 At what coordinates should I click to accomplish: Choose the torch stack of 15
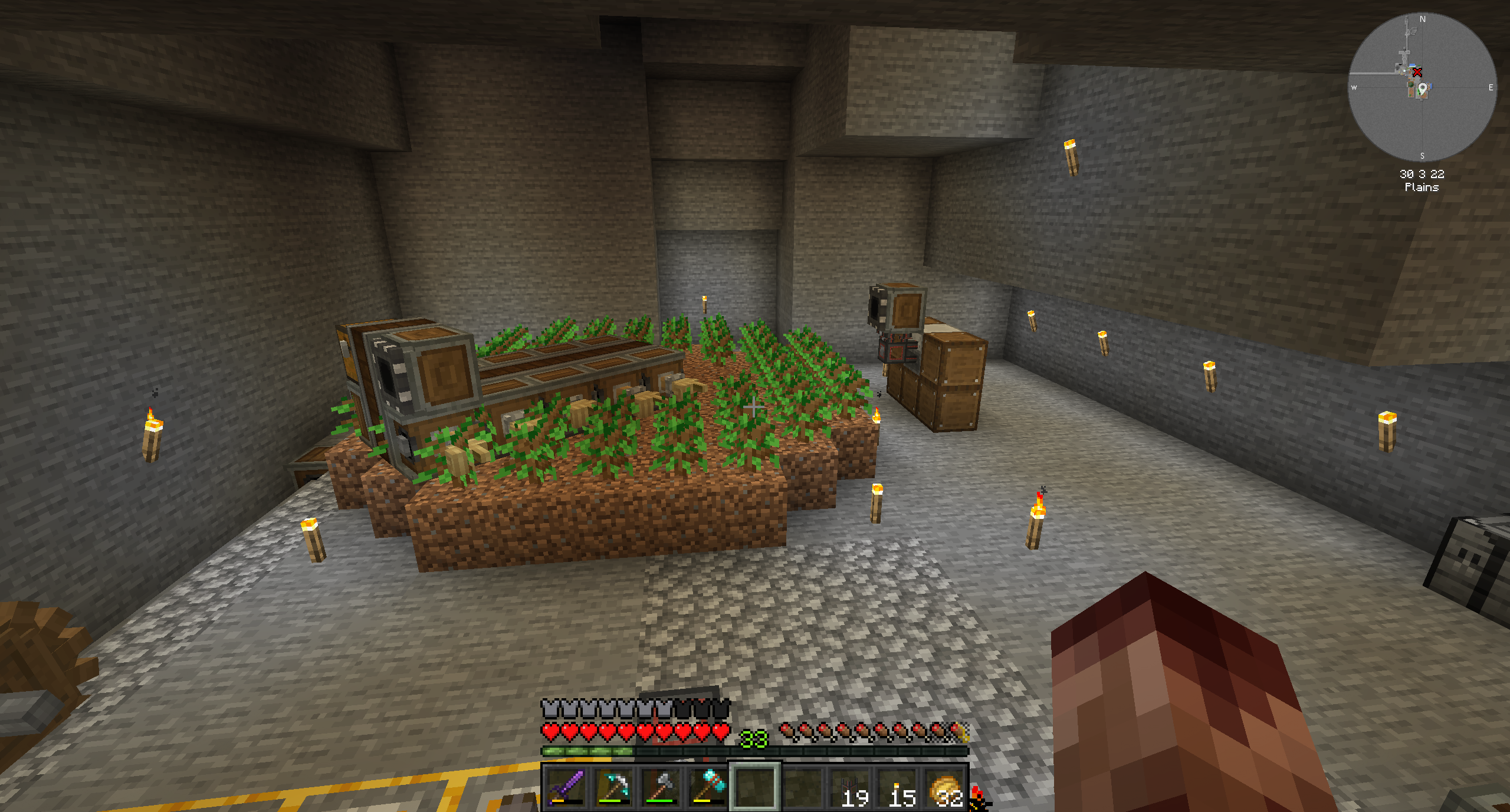pos(898,787)
